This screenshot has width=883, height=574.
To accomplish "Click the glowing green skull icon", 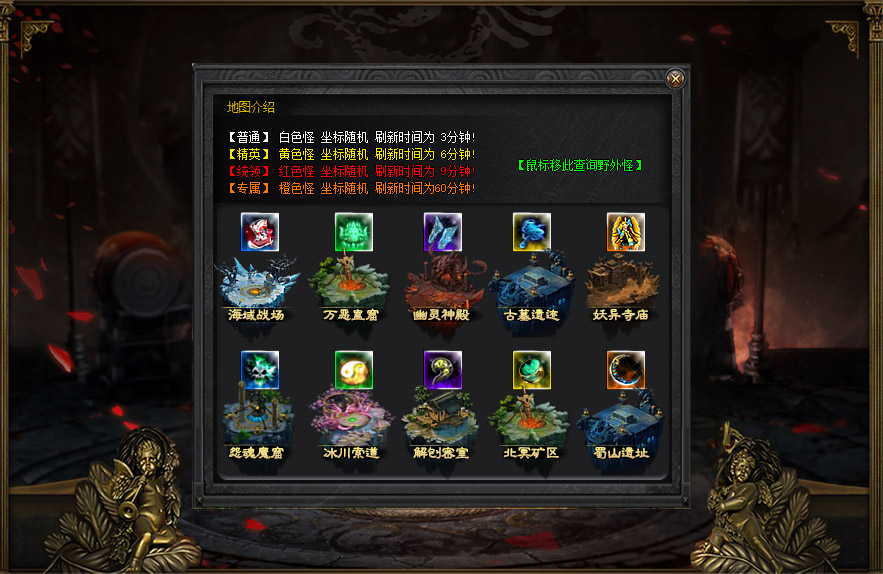I will pyautogui.click(x=260, y=370).
